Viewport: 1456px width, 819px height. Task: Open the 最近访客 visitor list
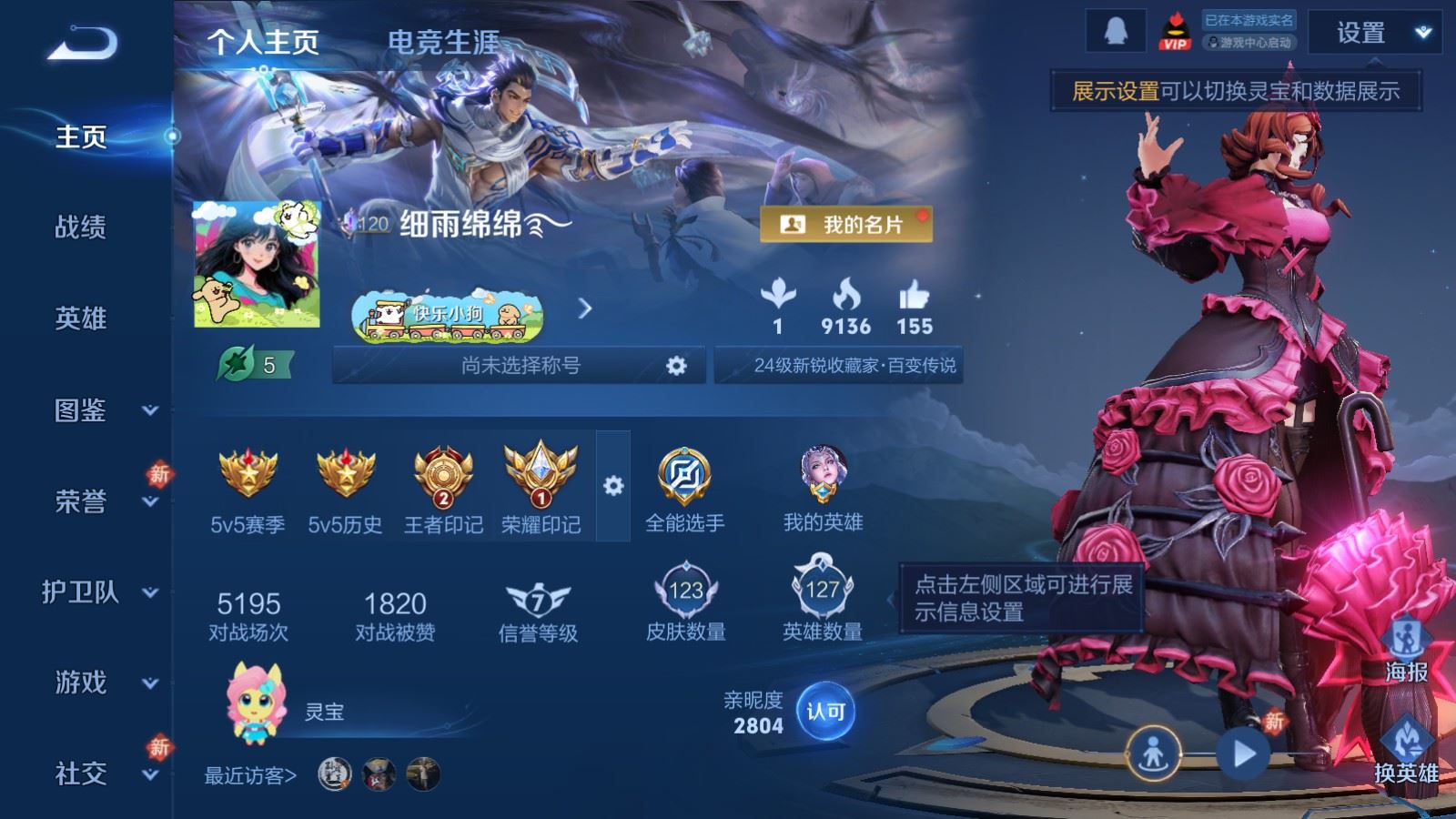pos(250,775)
